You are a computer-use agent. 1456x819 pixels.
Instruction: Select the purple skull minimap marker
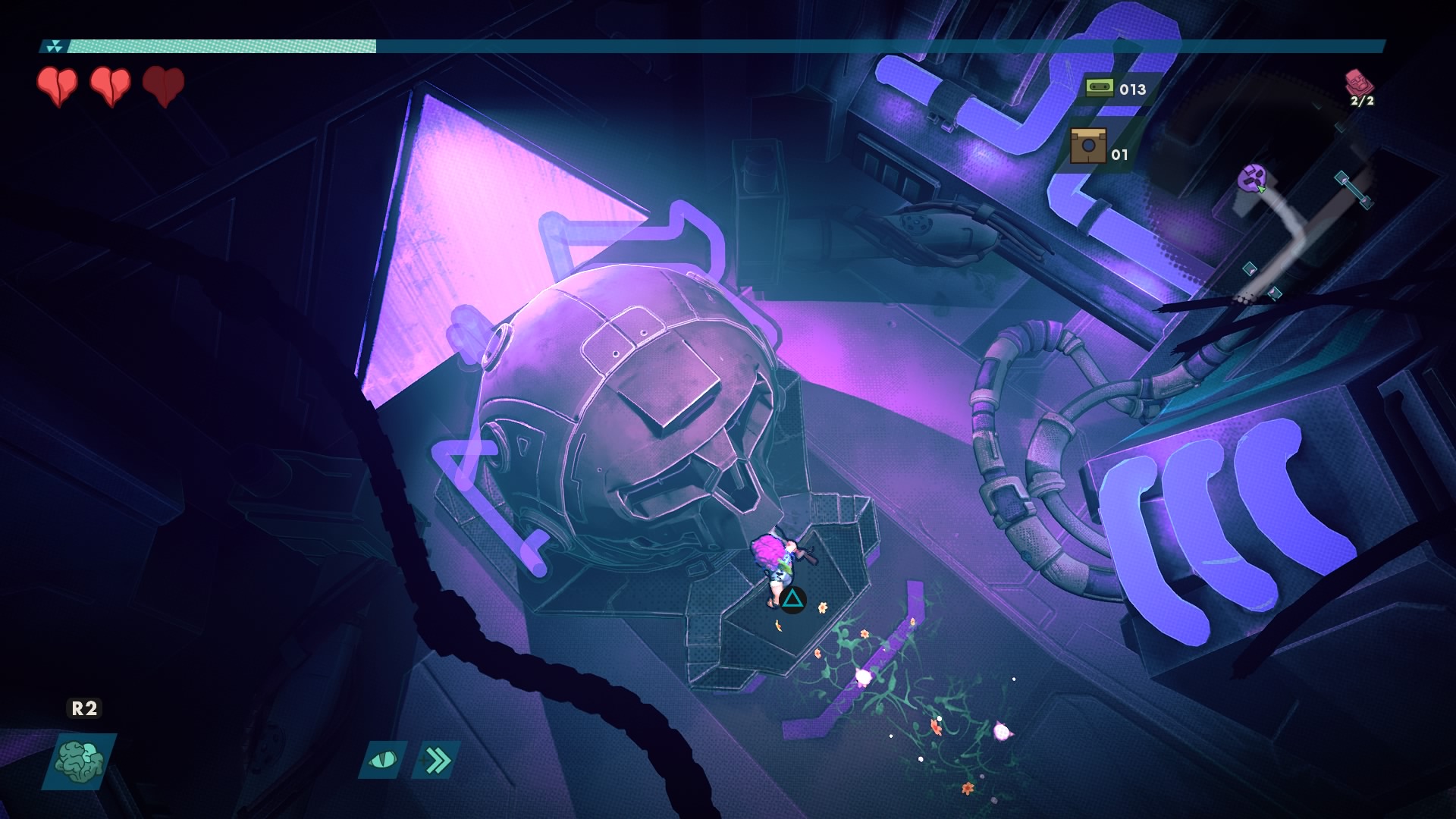(x=1252, y=178)
